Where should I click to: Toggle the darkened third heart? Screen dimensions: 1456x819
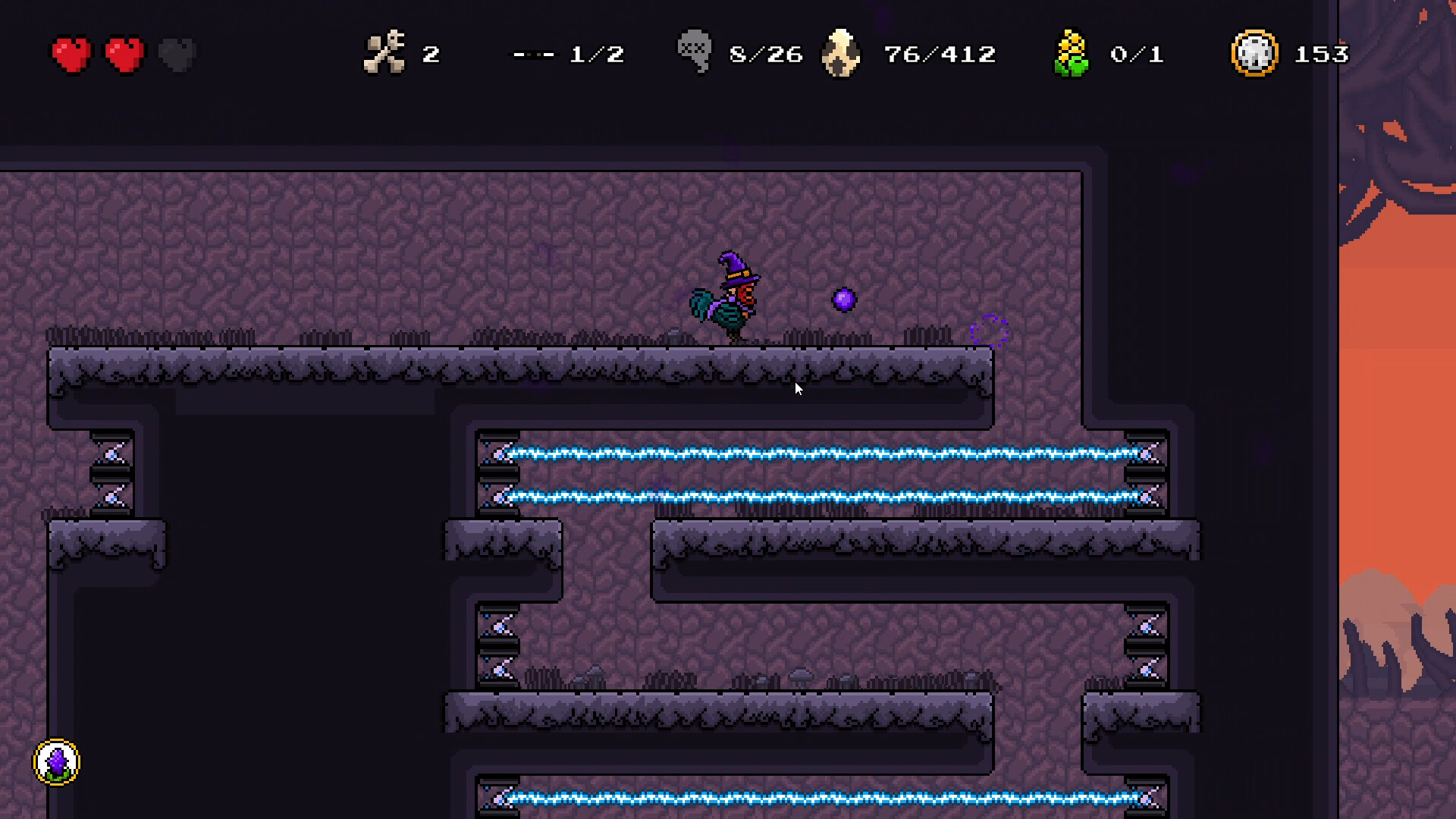(x=176, y=53)
